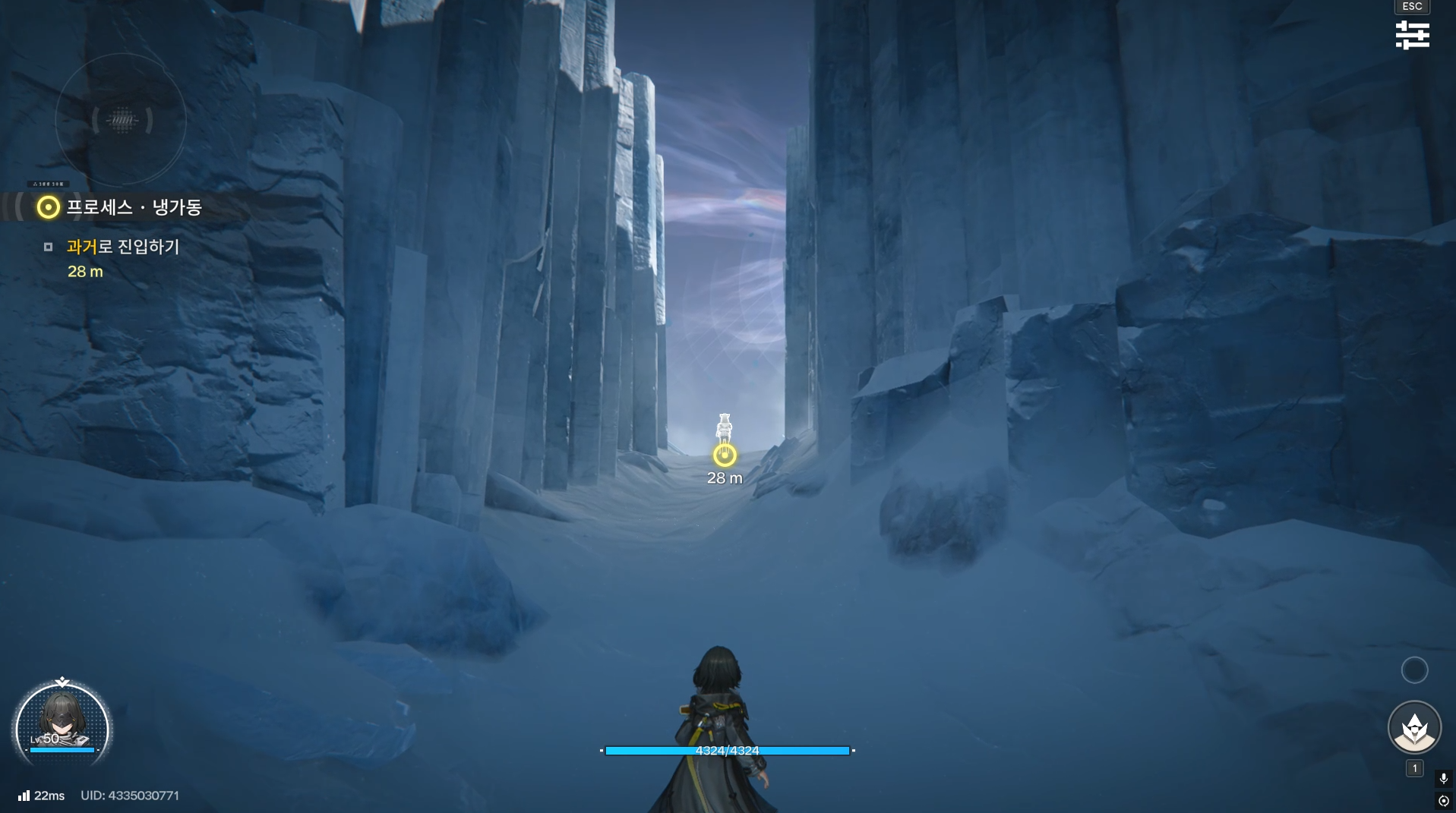Open the settings menu sliders icon
Viewport: 1456px width, 813px height.
point(1412,35)
